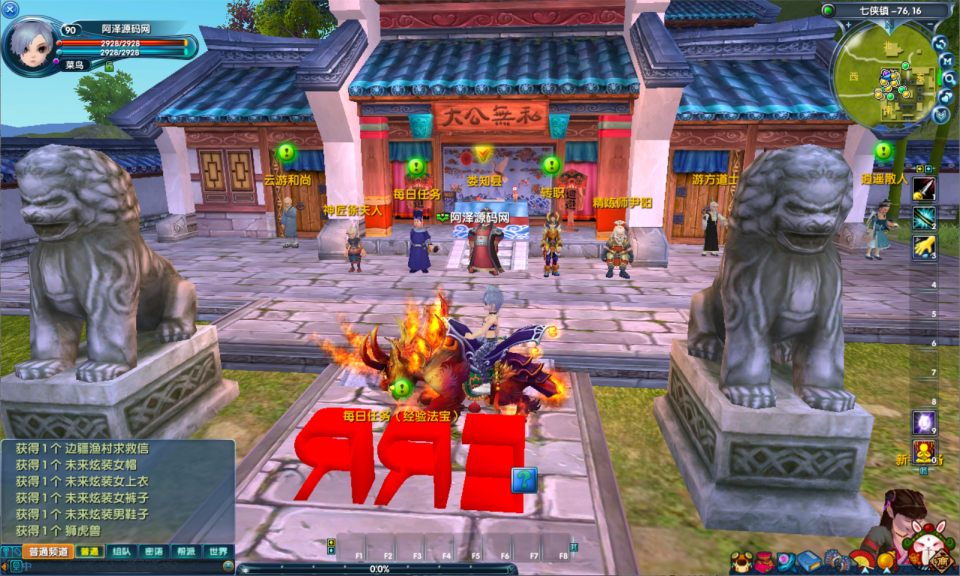The height and width of the screenshot is (576, 960).
Task: Activate the sword skill in slot 1
Action: tap(924, 189)
